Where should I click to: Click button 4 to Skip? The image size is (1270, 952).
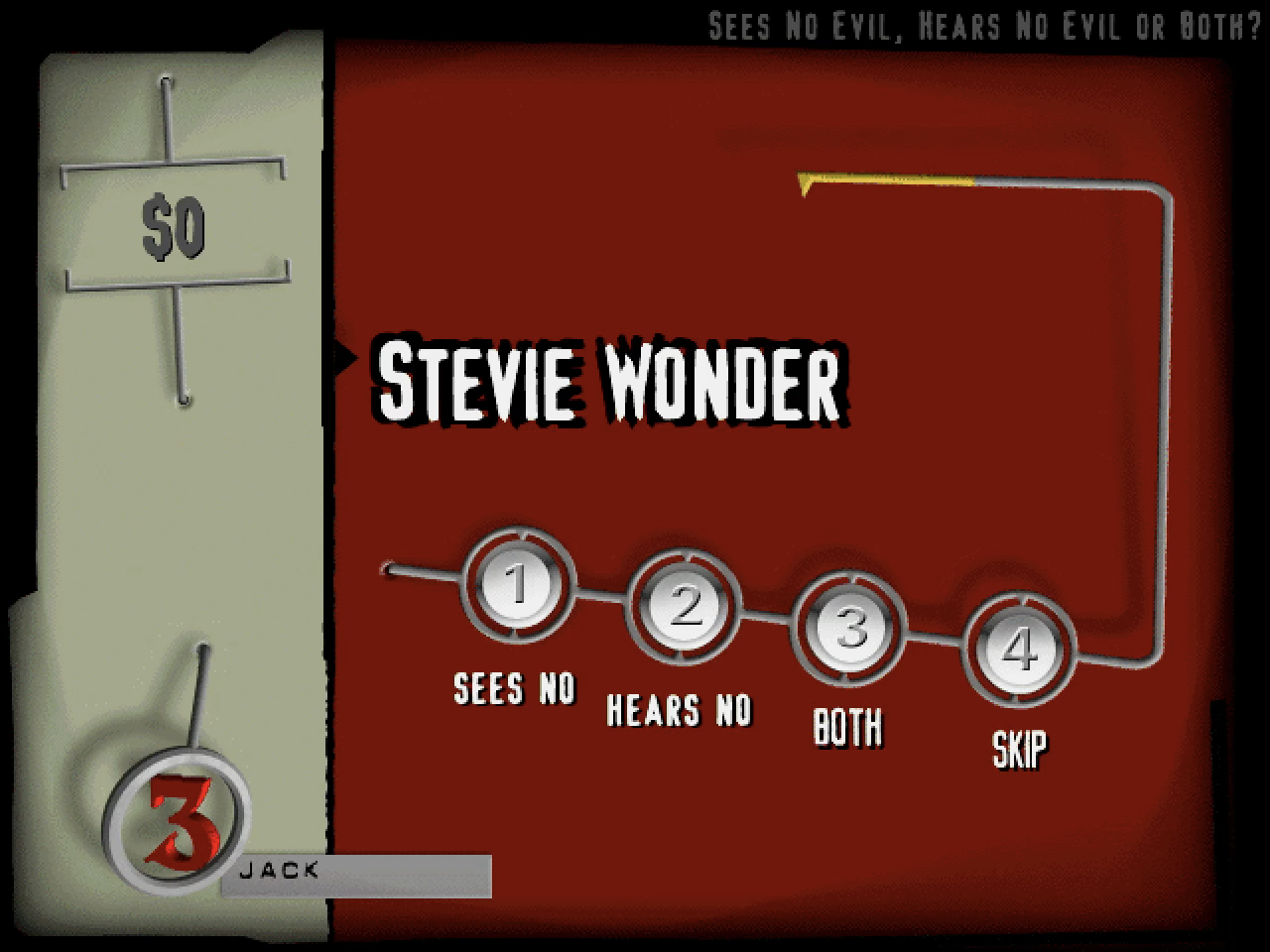1019,650
